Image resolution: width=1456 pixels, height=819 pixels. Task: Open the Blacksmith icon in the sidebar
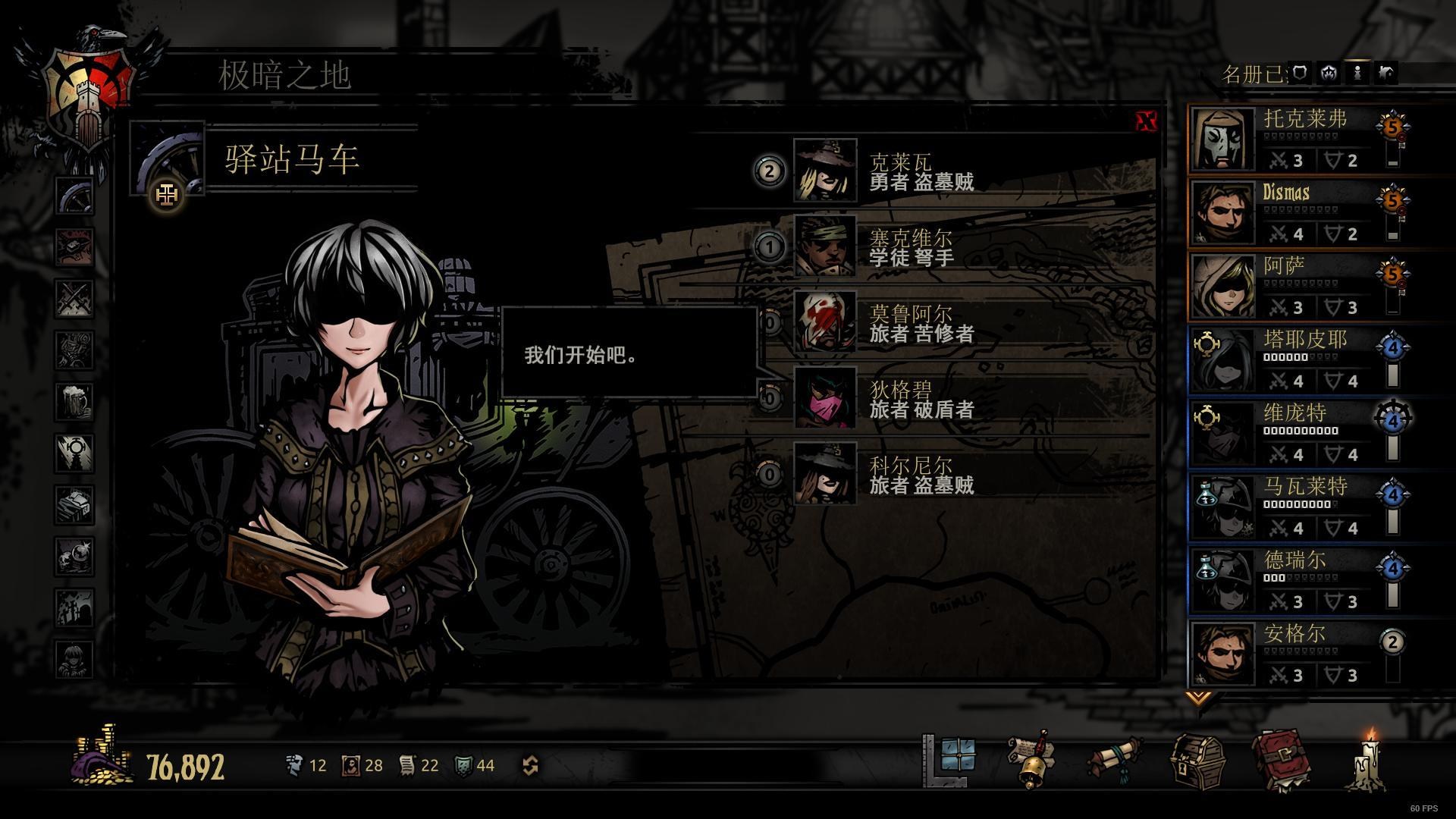coord(74,245)
